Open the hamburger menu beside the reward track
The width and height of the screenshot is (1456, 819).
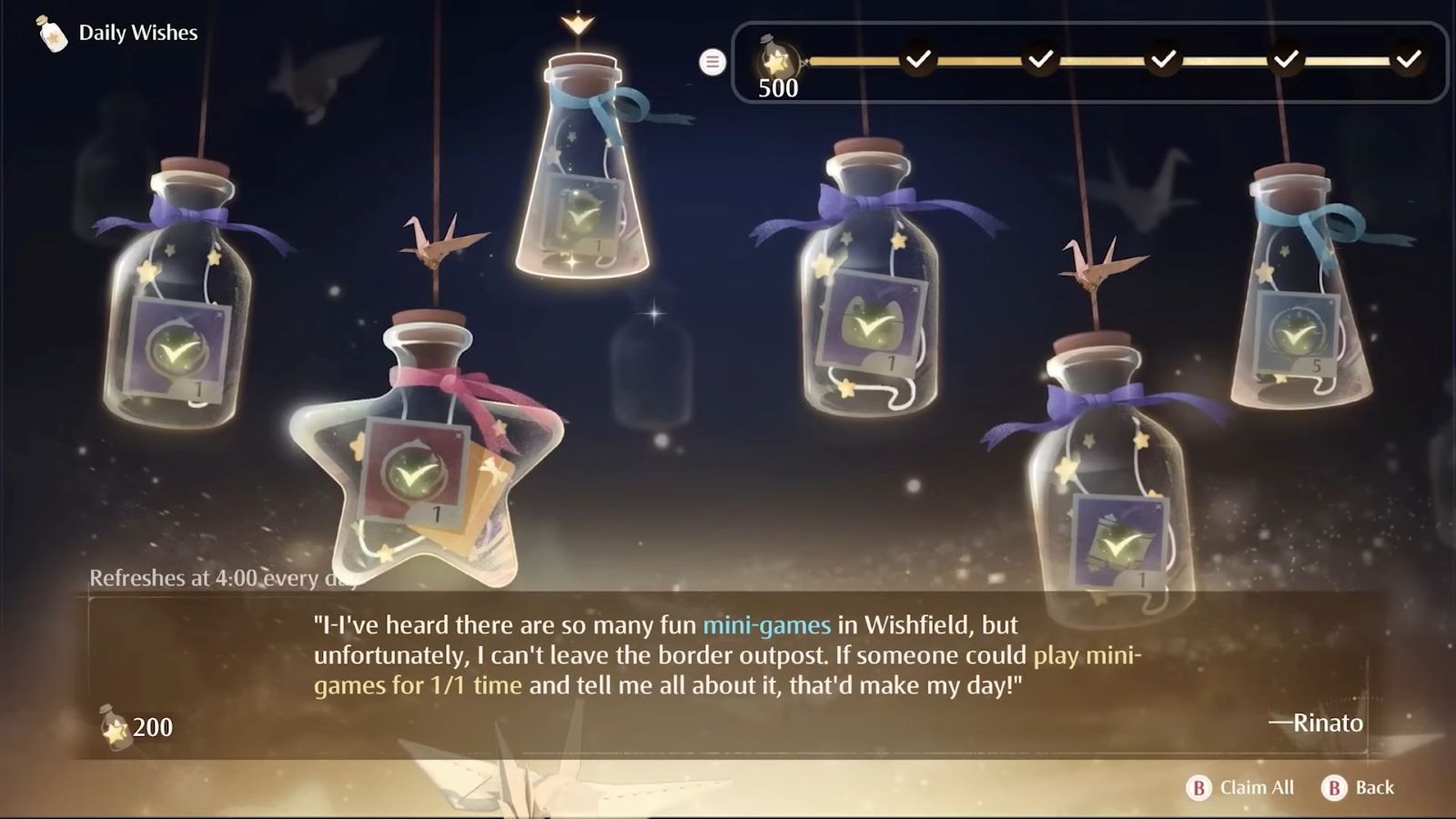pyautogui.click(x=712, y=62)
